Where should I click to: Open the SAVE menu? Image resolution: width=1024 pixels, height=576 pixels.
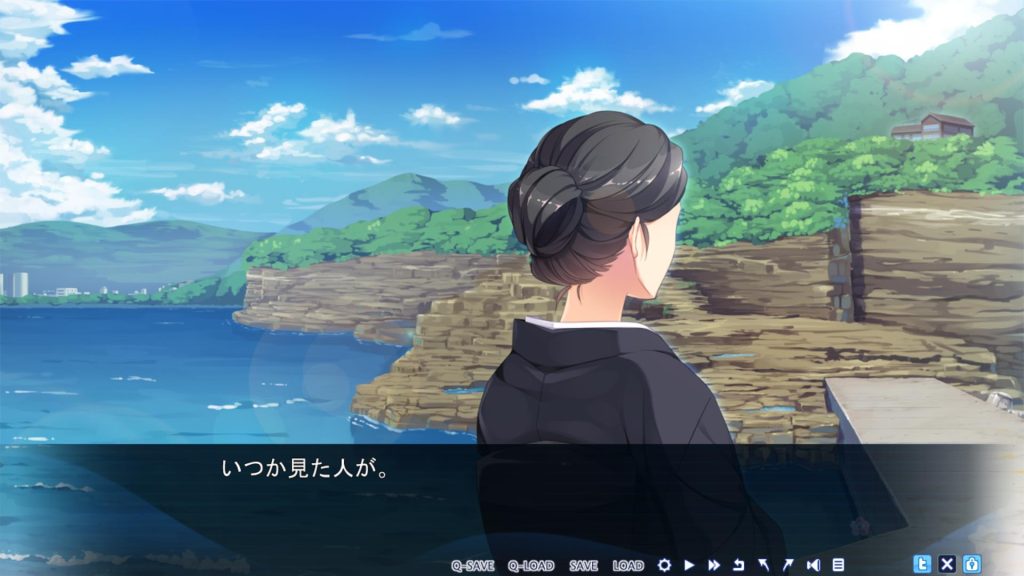[583, 565]
